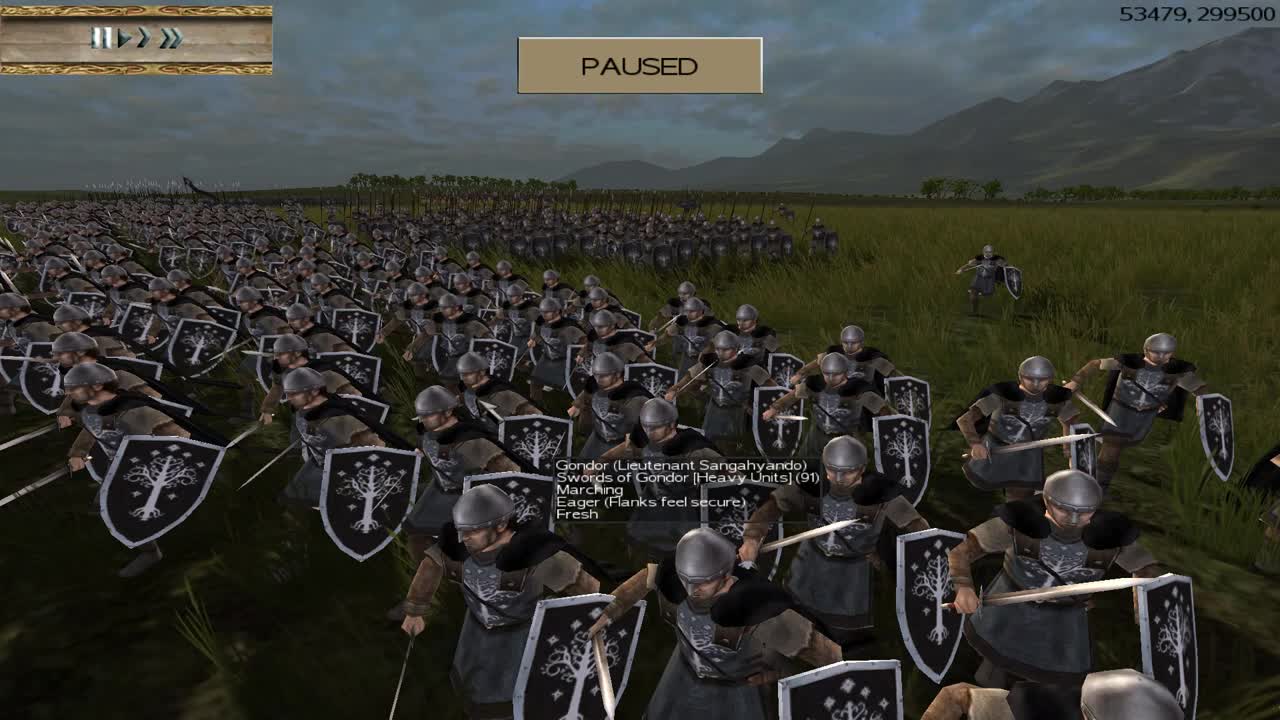The width and height of the screenshot is (1280, 720).
Task: Click the Gondor (Lieutenant Sangahyando) tooltip text
Action: [x=680, y=464]
